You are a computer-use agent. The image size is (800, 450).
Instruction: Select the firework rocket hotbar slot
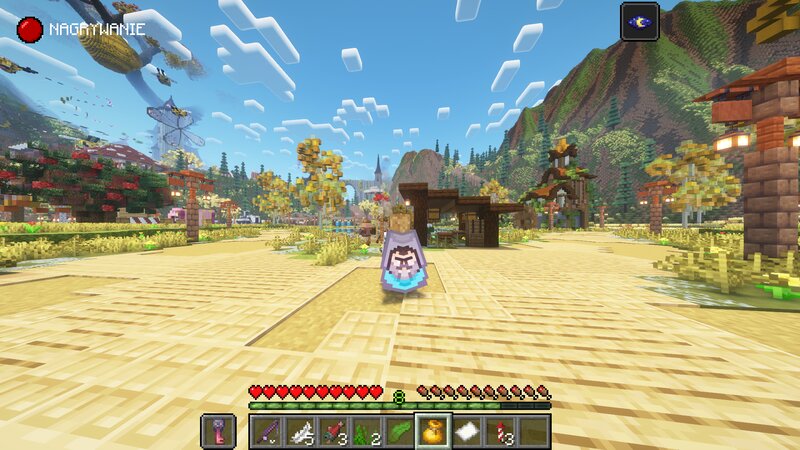(500, 431)
